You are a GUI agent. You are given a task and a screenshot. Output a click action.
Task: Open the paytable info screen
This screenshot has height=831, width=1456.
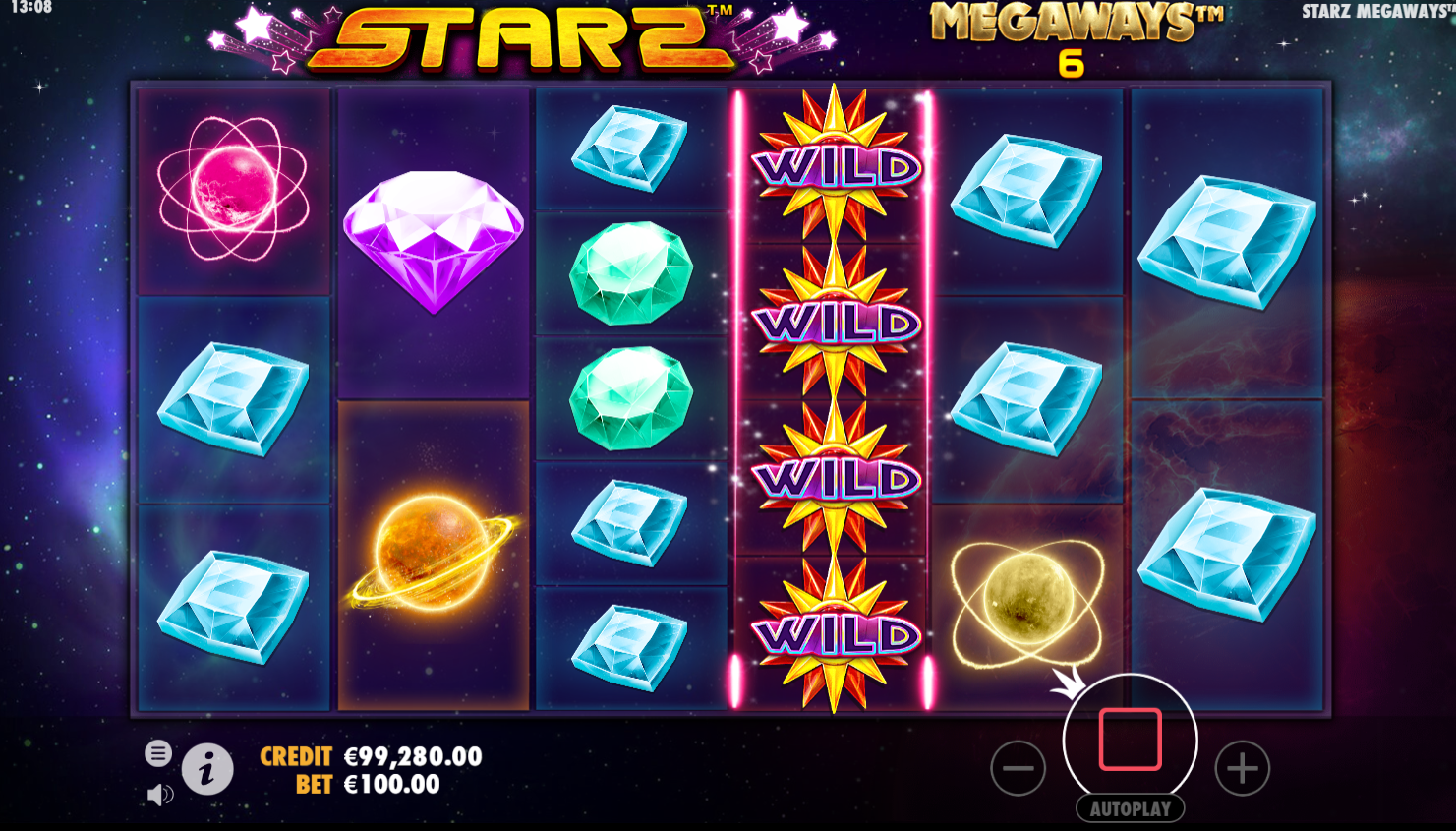coord(205,768)
